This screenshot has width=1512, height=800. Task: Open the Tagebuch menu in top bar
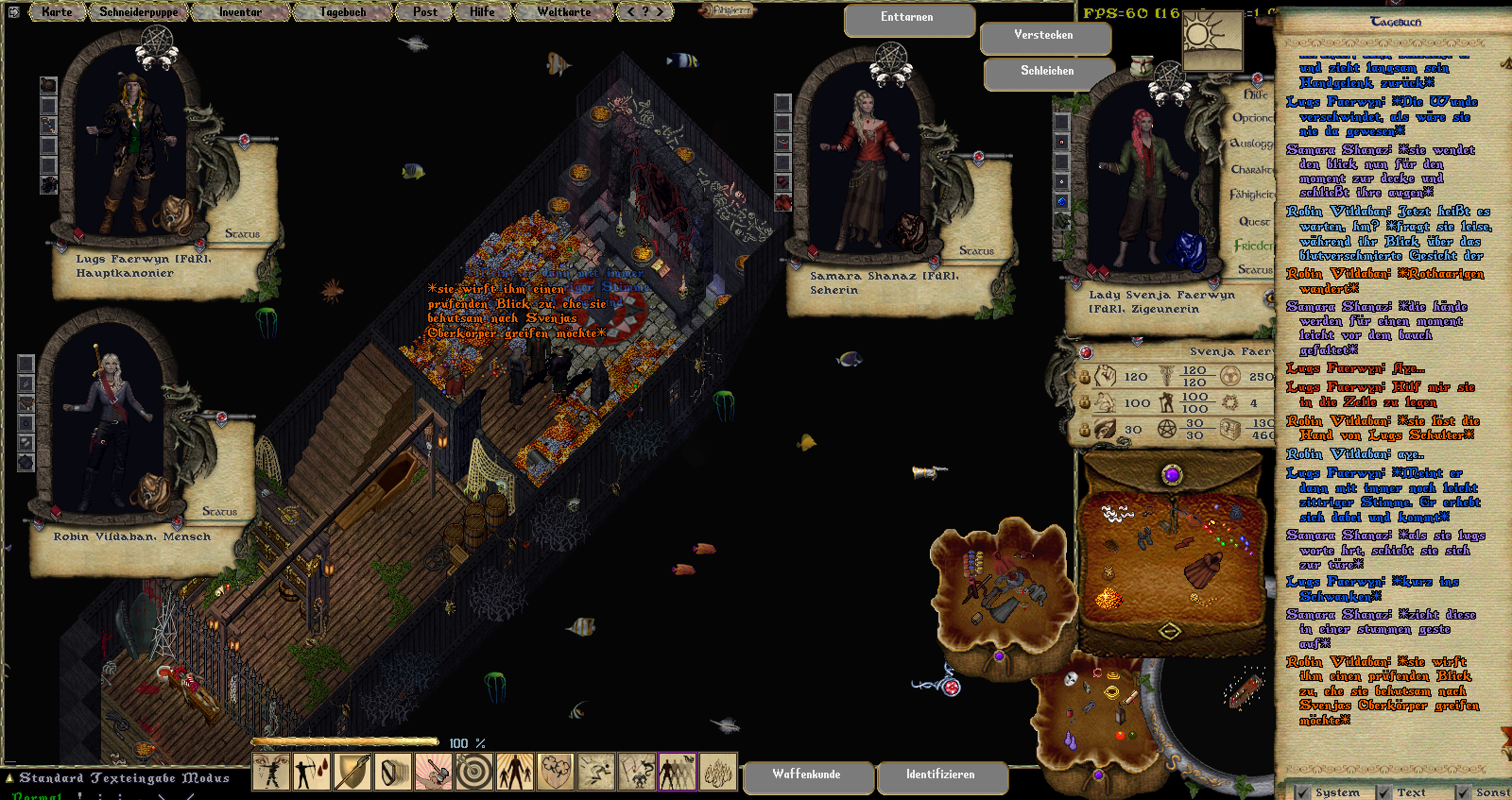pos(342,12)
